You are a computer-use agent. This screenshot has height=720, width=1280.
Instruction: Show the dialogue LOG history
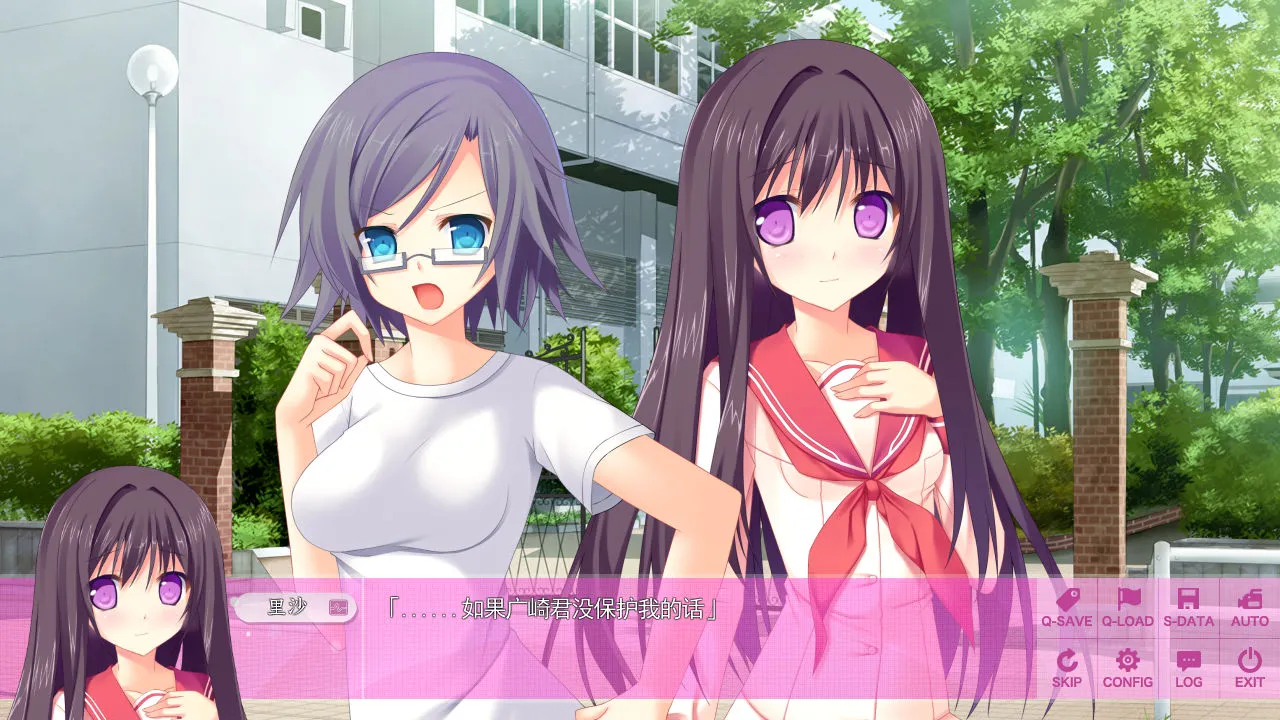coord(1188,668)
